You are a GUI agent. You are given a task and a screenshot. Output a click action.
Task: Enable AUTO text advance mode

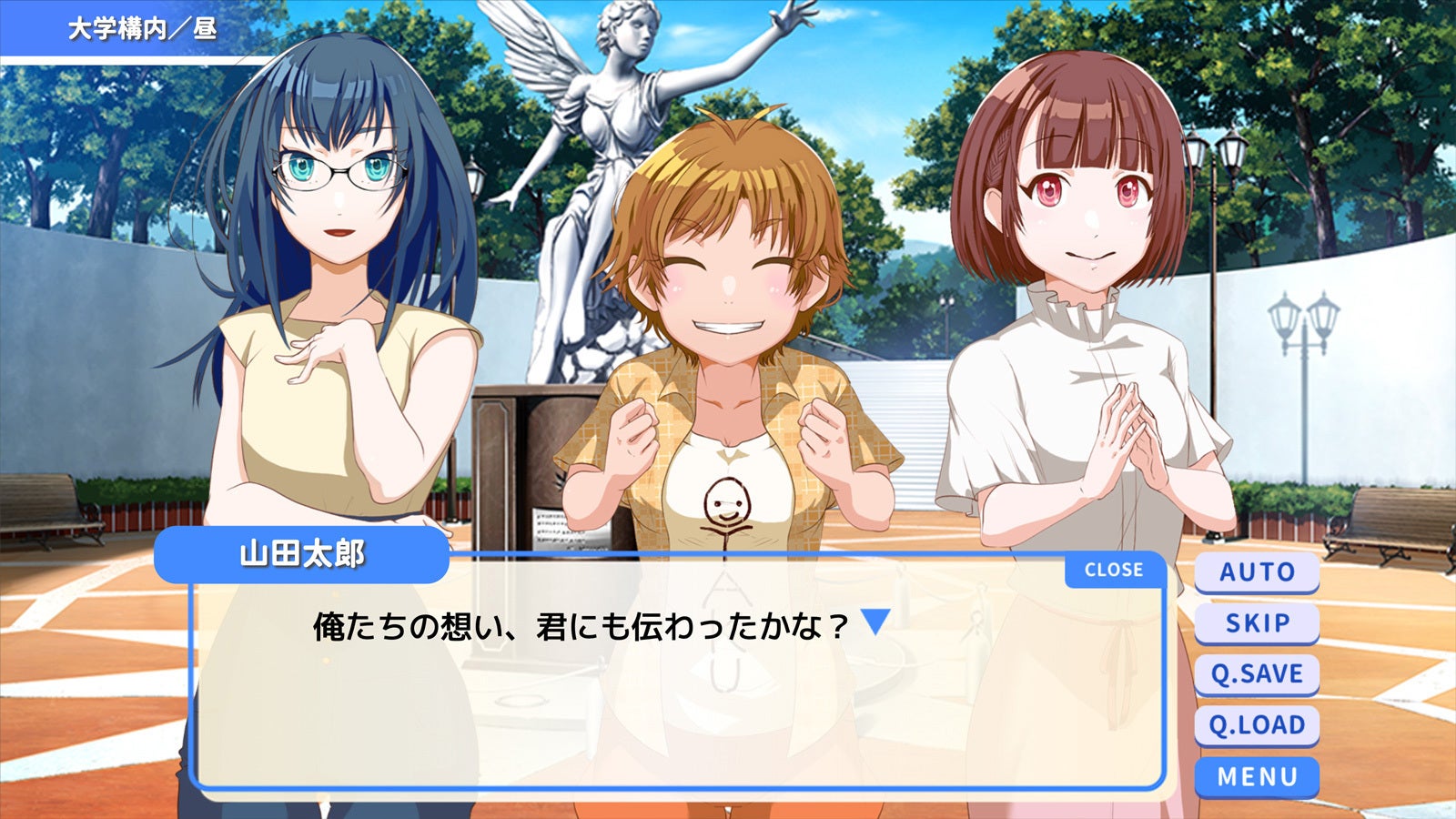pos(1256,571)
